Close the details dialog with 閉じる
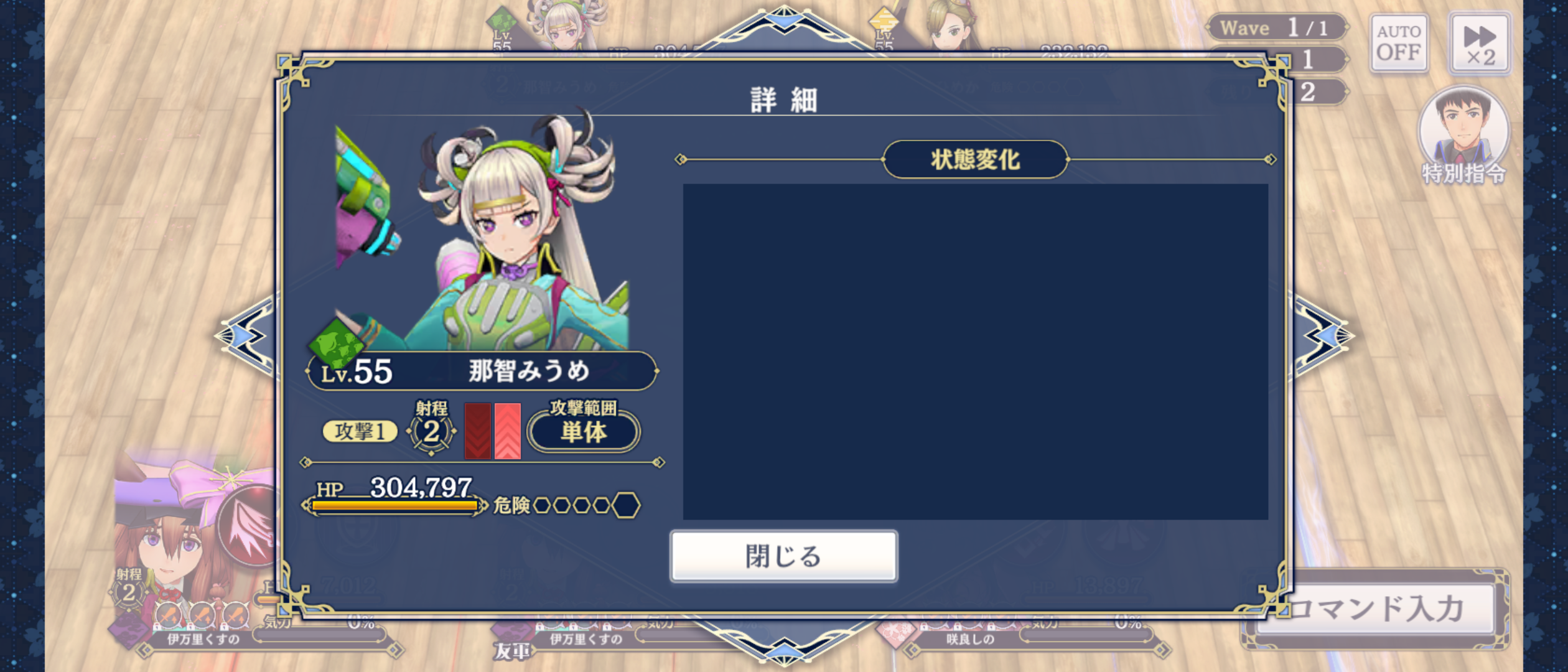This screenshot has height=672, width=1568. coord(783,556)
